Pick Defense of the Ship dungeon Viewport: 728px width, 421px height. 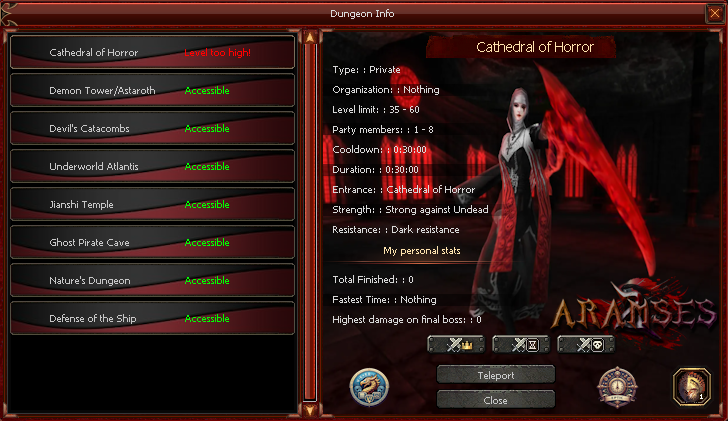tap(152, 319)
